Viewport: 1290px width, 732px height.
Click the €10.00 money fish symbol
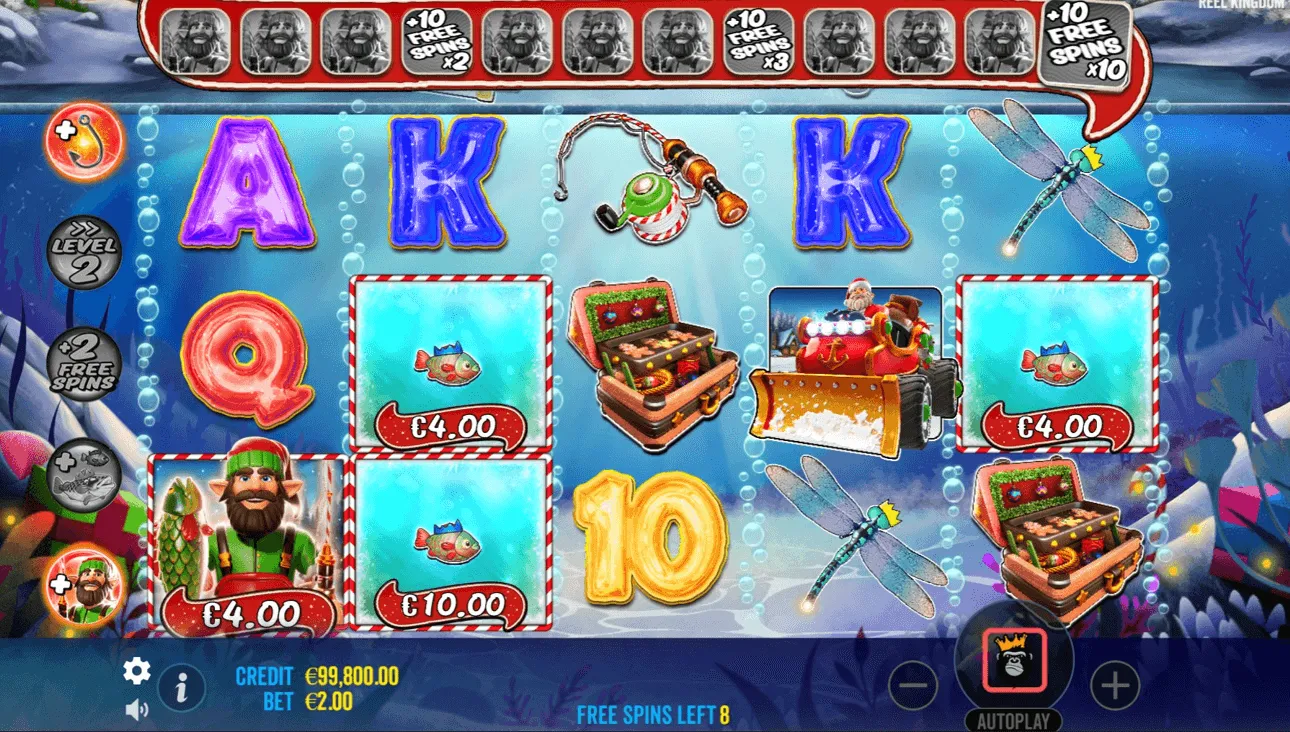447,545
